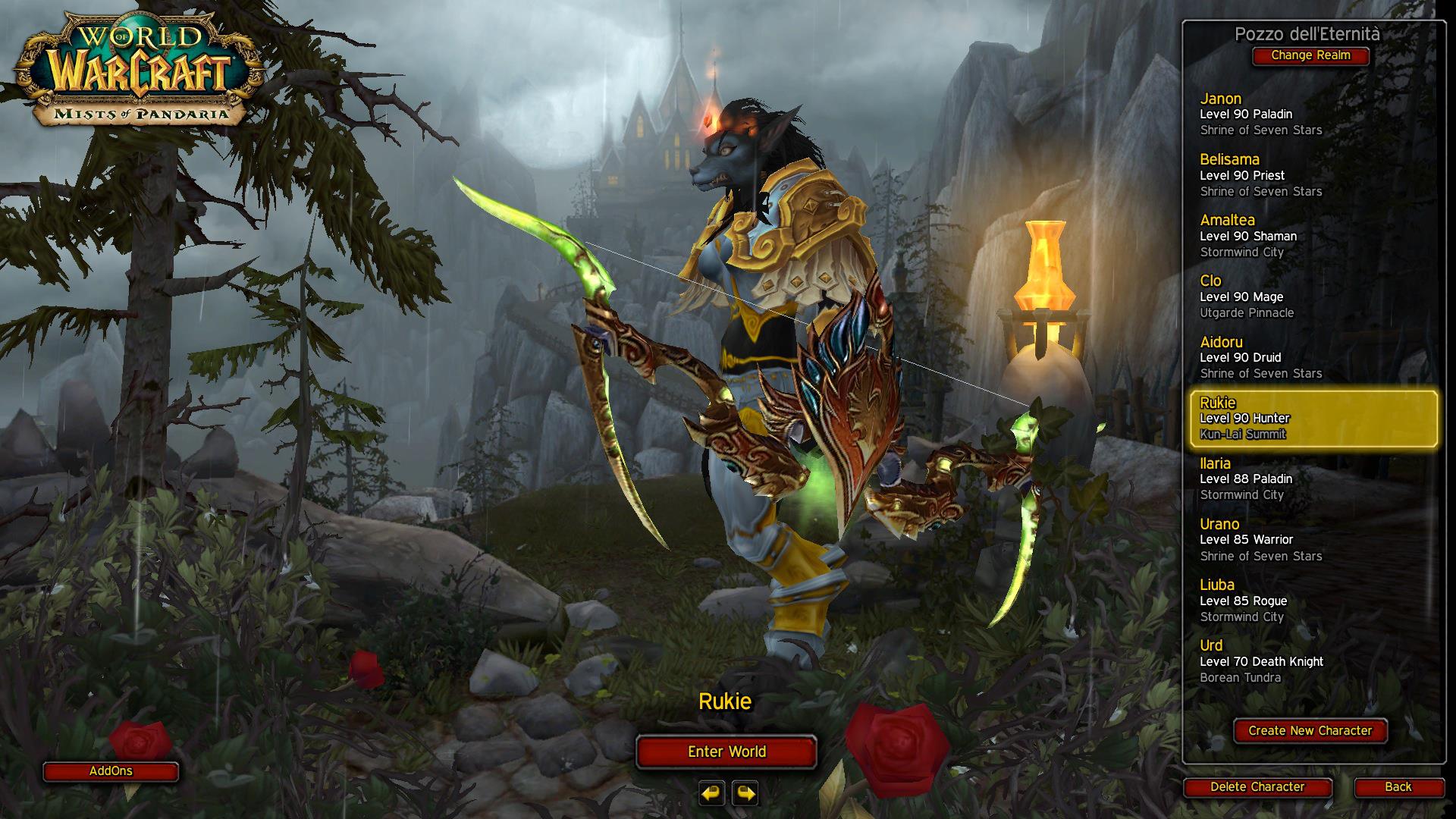Image resolution: width=1456 pixels, height=819 pixels.
Task: Enter the world with Rukie
Action: tap(726, 752)
